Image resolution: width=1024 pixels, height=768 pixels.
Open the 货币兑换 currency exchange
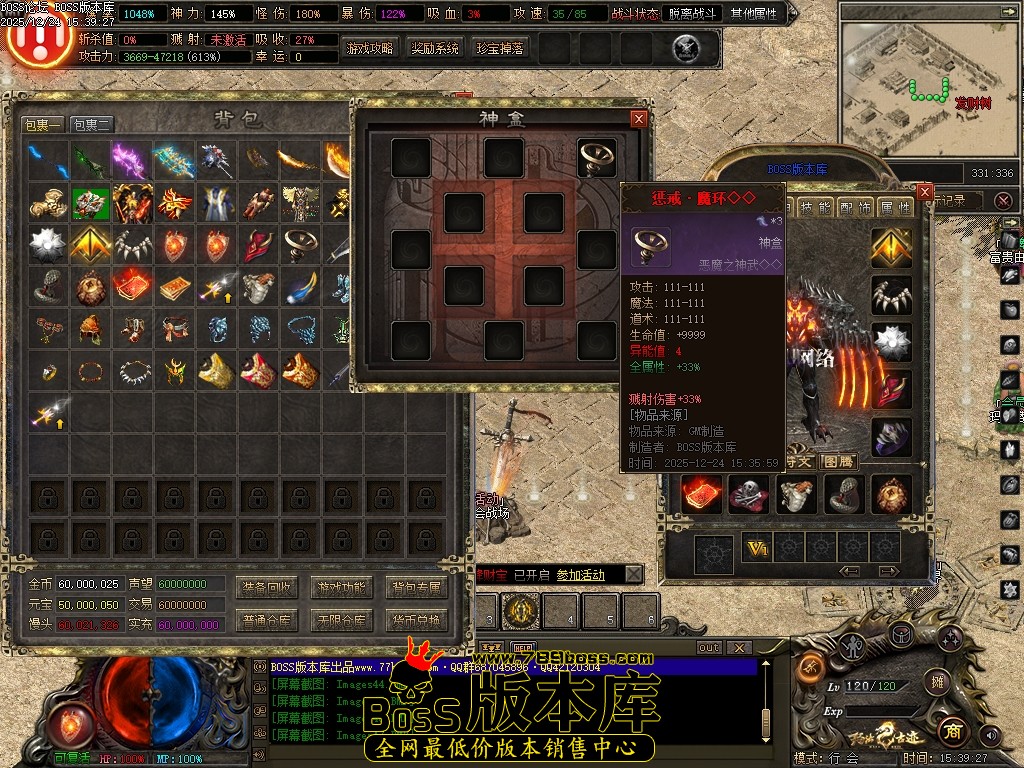[x=416, y=621]
